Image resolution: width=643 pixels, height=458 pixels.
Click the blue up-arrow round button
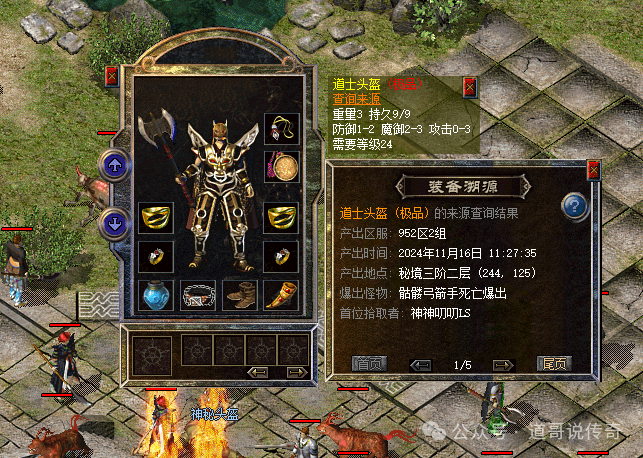pos(115,165)
